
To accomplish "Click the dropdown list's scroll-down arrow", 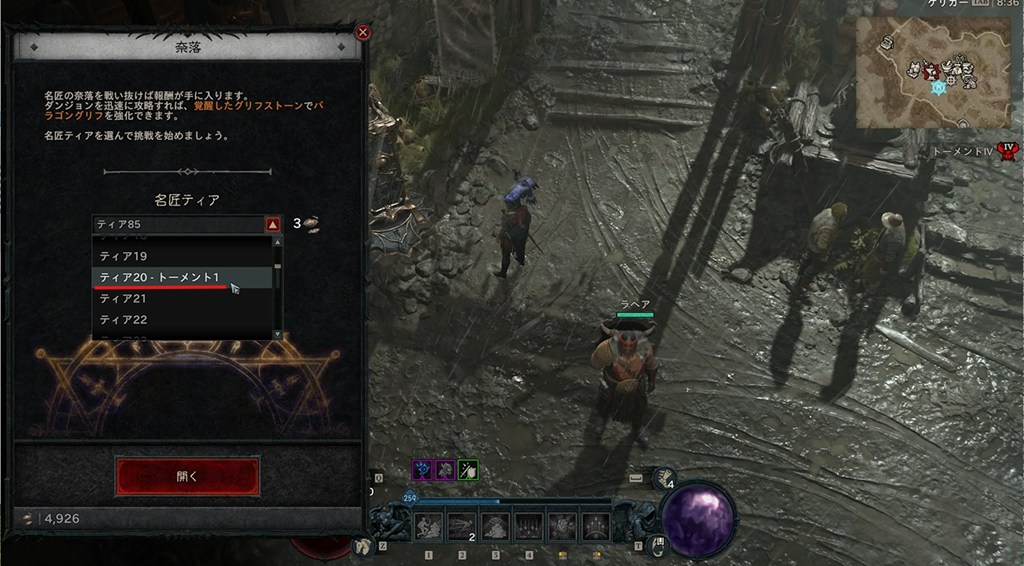I will point(277,333).
